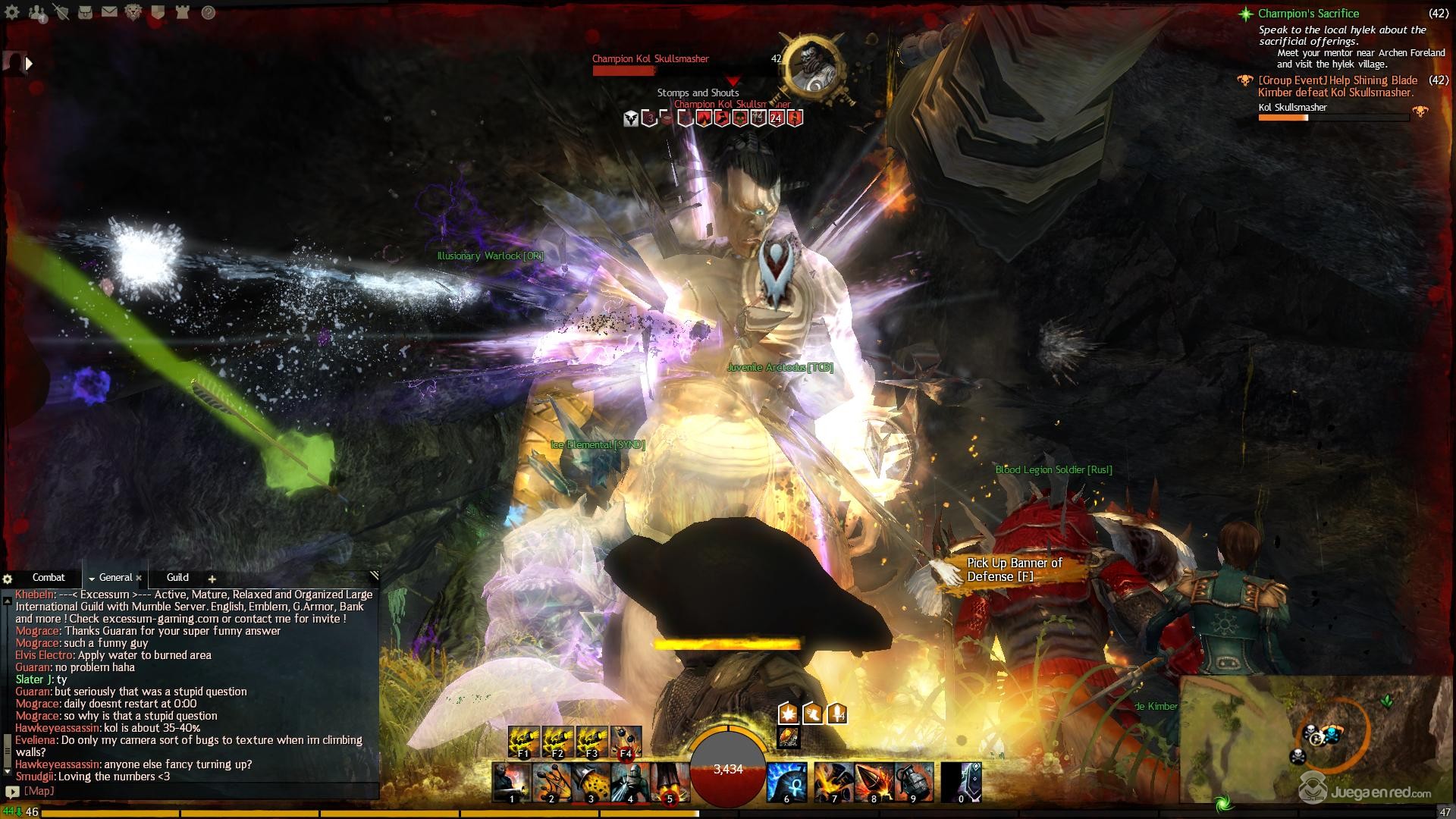The image size is (1456, 819).
Task: Open the World vs World castle icon
Action: tap(182, 12)
